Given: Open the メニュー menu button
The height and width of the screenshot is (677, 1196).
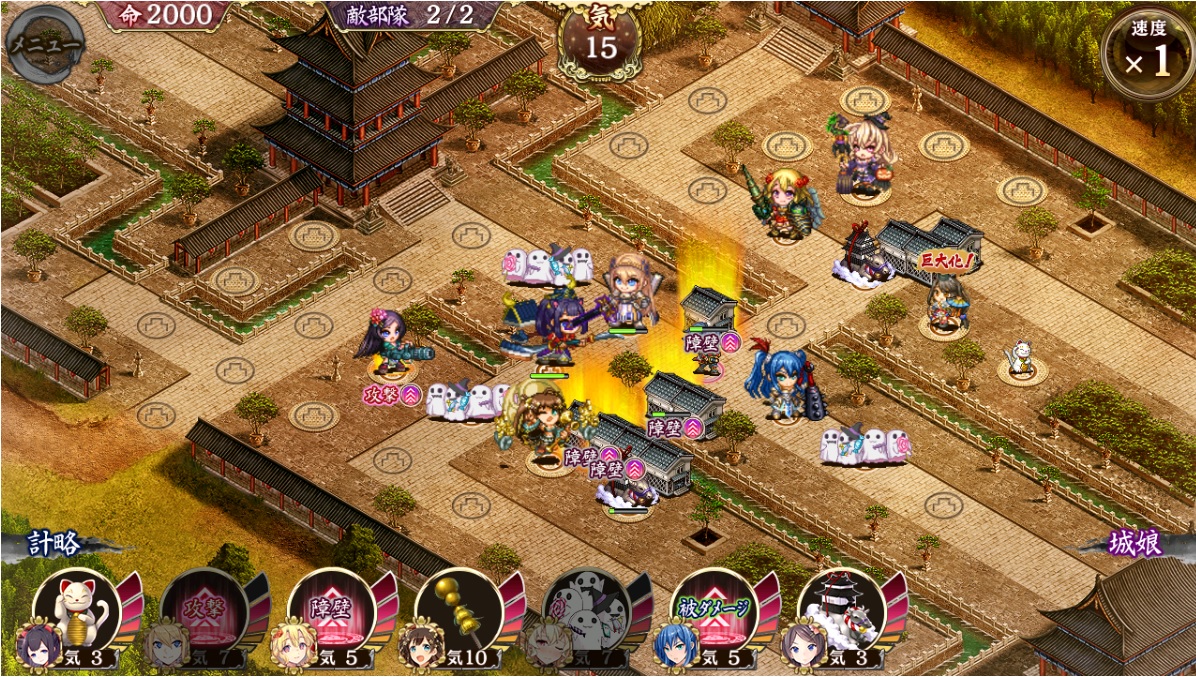Looking at the screenshot, I should [43, 44].
